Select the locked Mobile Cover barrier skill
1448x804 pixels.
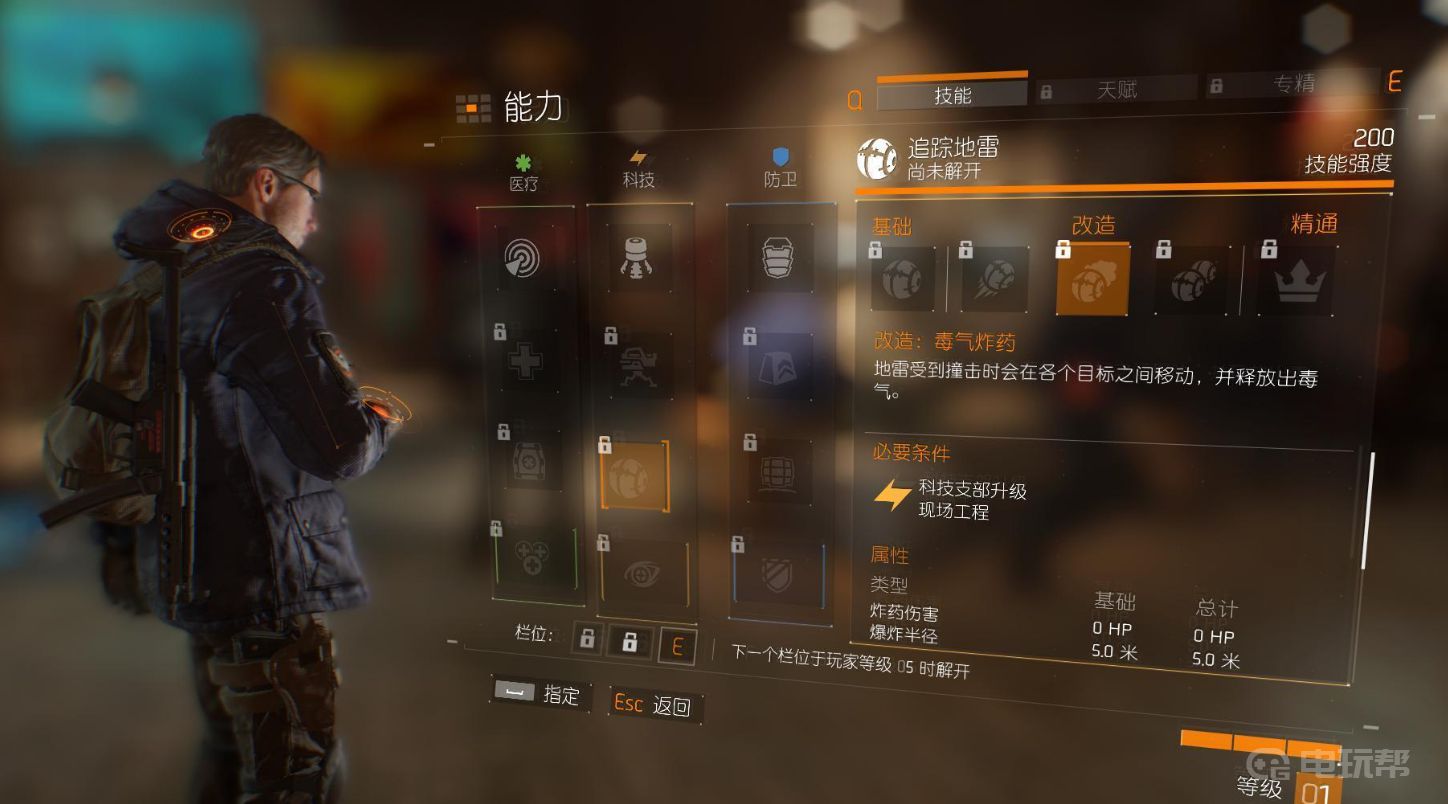[778, 472]
